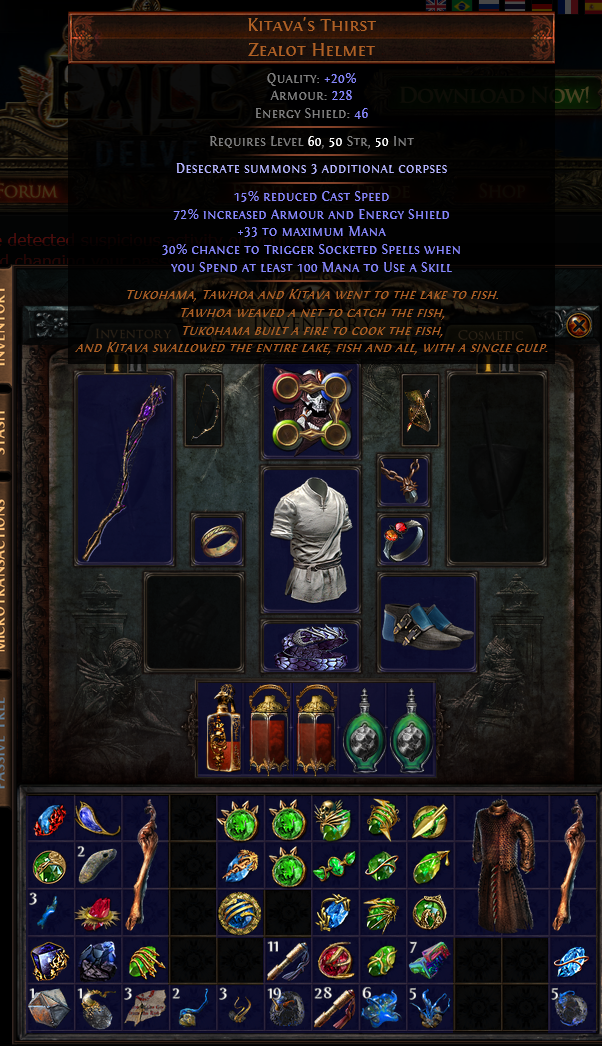Select the equipped gloves beside the helmet

[421, 410]
